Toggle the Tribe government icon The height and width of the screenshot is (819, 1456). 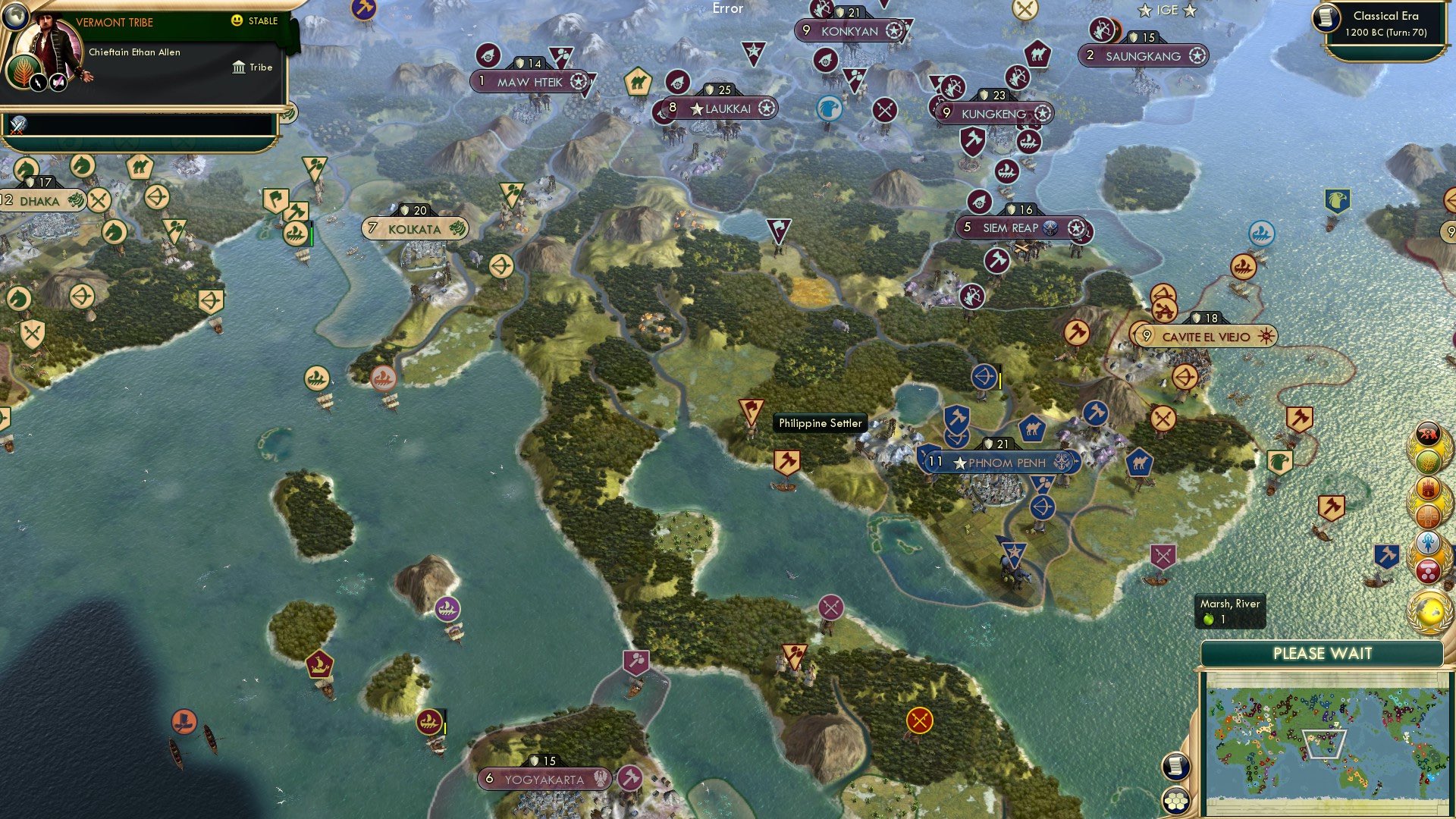coord(240,67)
